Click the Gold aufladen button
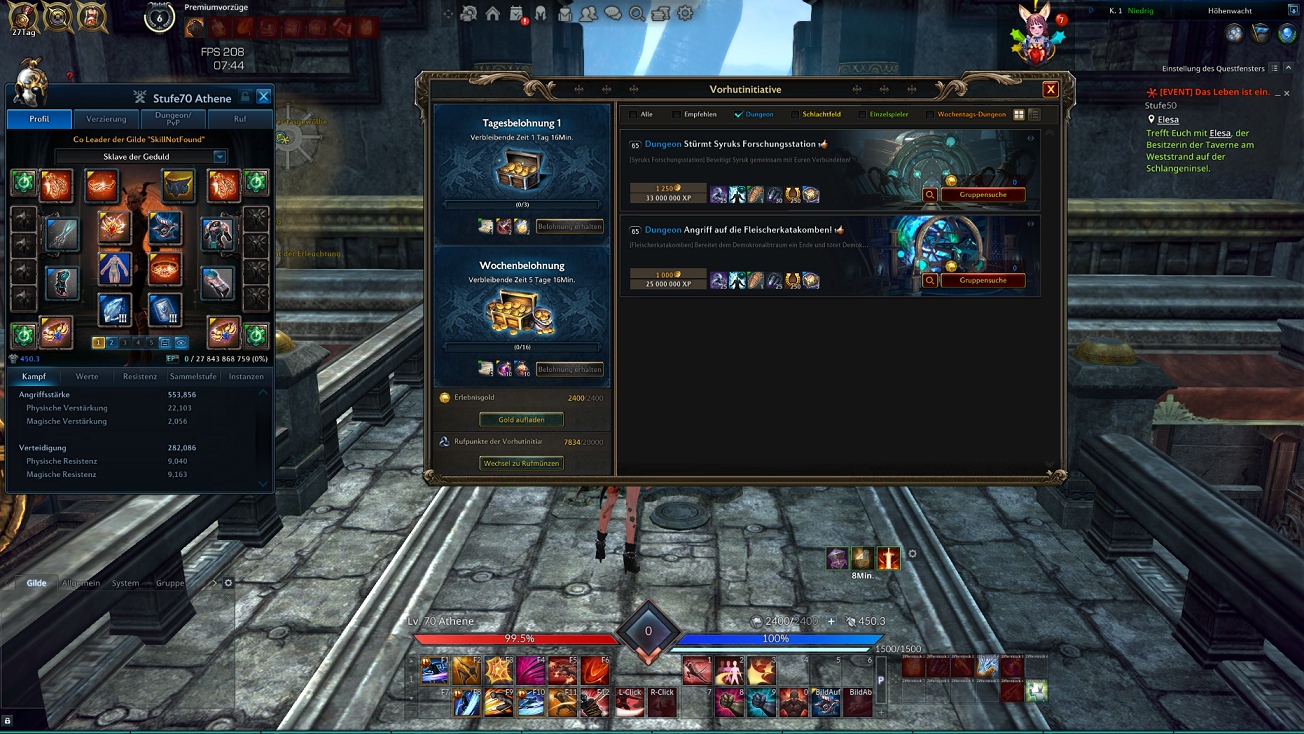1304x734 pixels. click(521, 420)
